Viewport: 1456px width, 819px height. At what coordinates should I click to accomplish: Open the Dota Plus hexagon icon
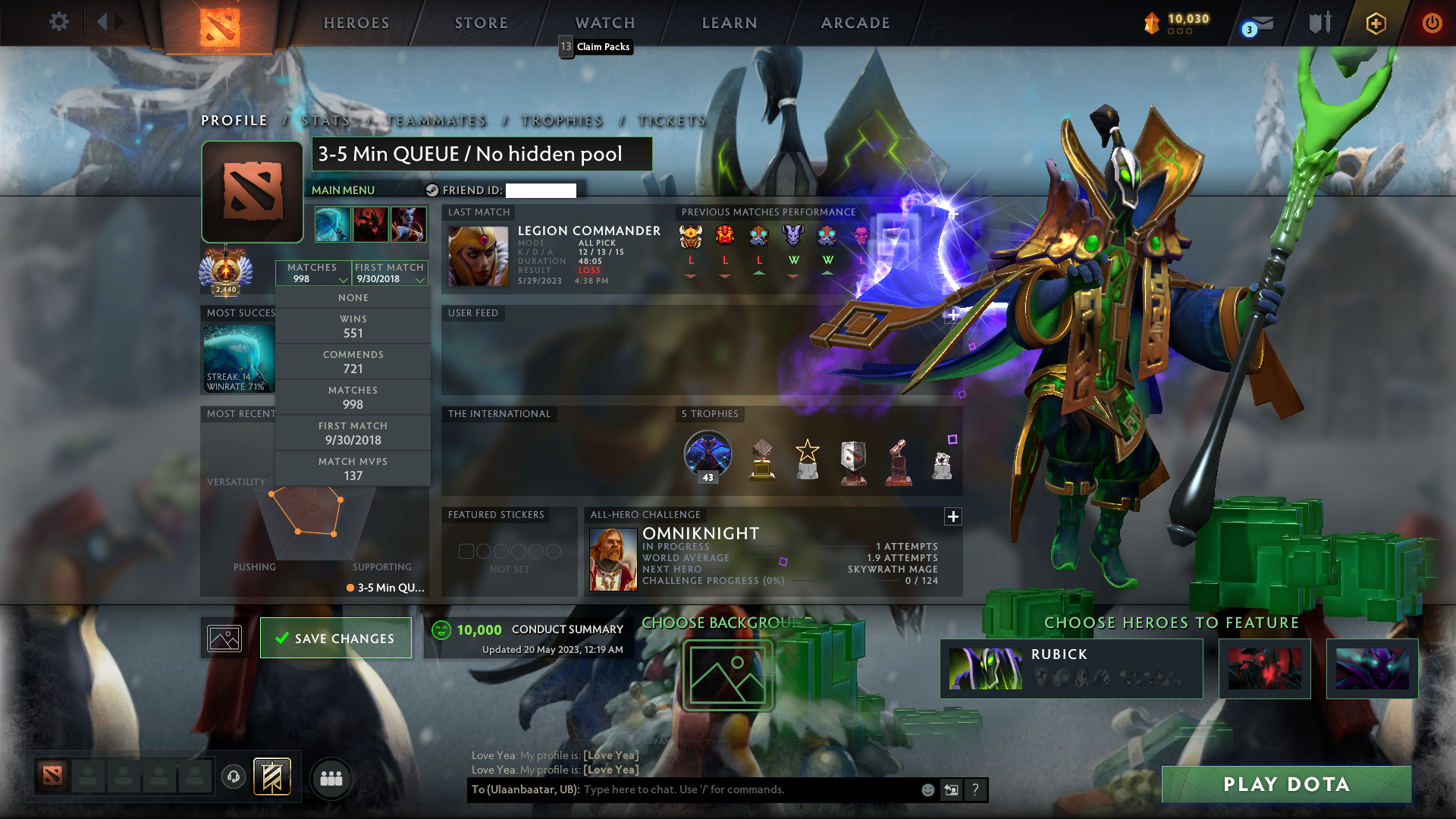click(x=1375, y=23)
